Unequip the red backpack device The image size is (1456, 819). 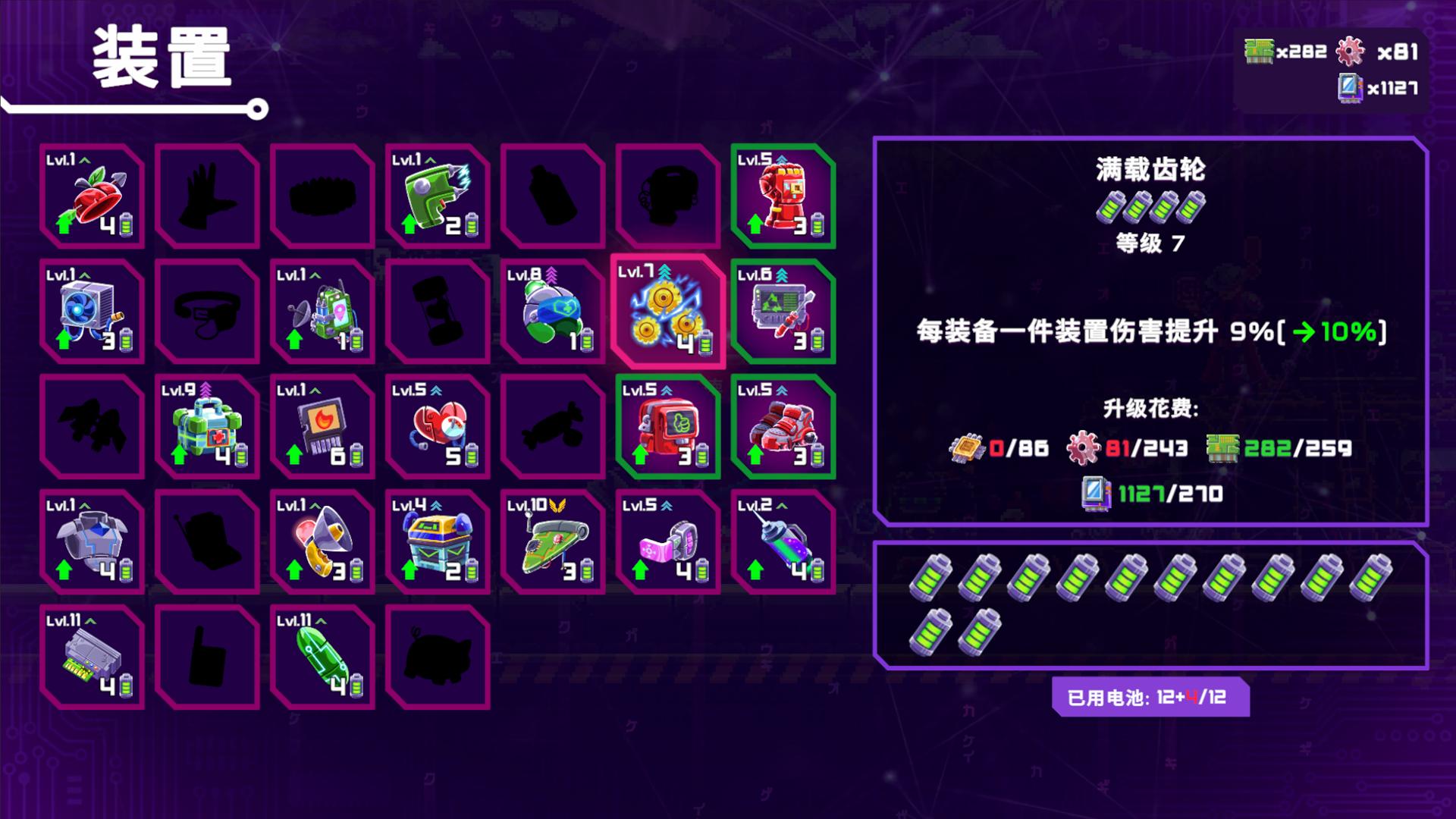click(x=667, y=427)
